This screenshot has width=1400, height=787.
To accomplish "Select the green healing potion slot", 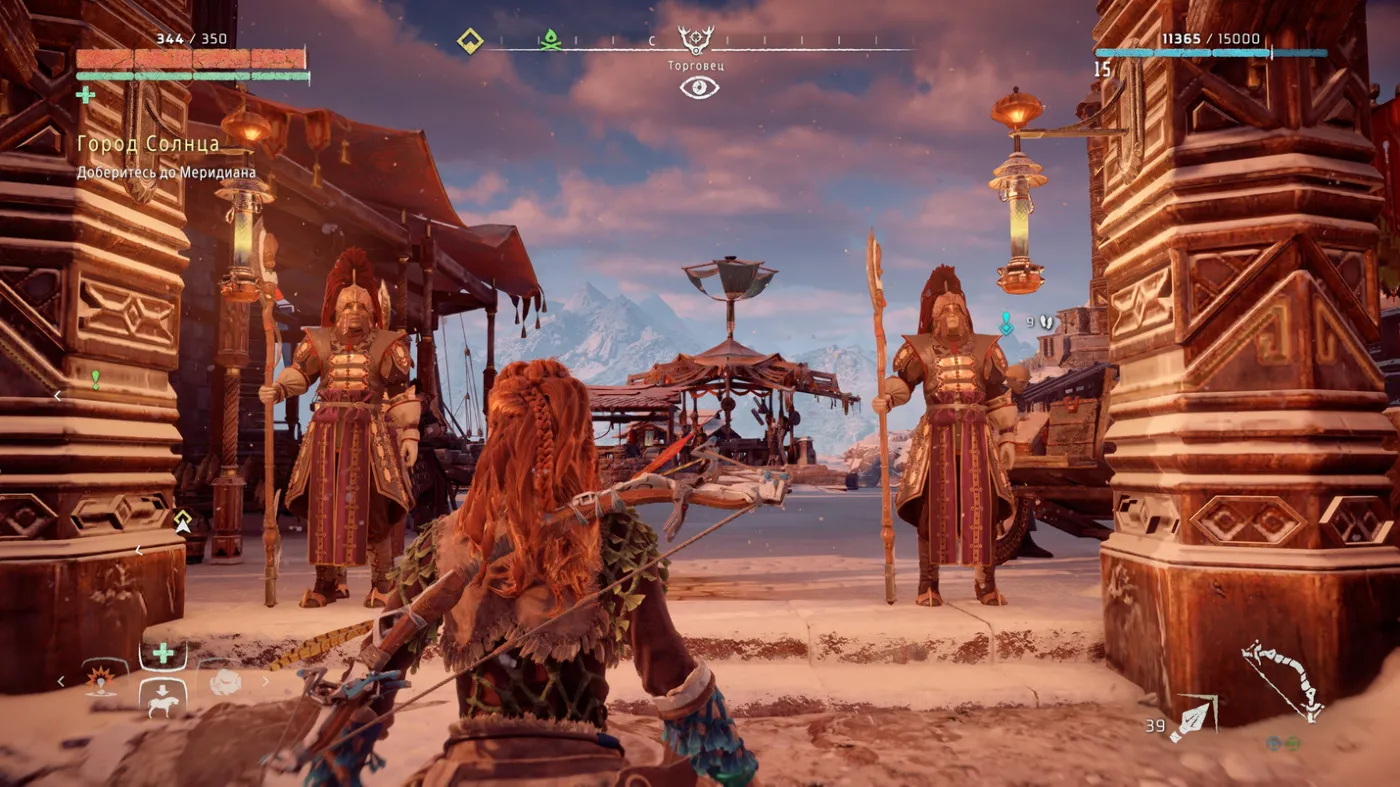I will [162, 653].
